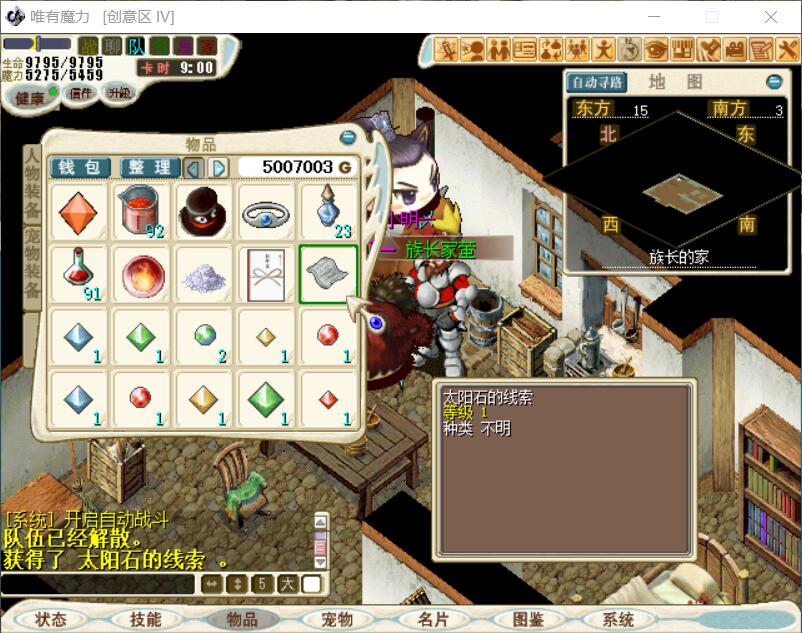
Task: Select the red flask stack of 91
Action: pyautogui.click(x=79, y=273)
